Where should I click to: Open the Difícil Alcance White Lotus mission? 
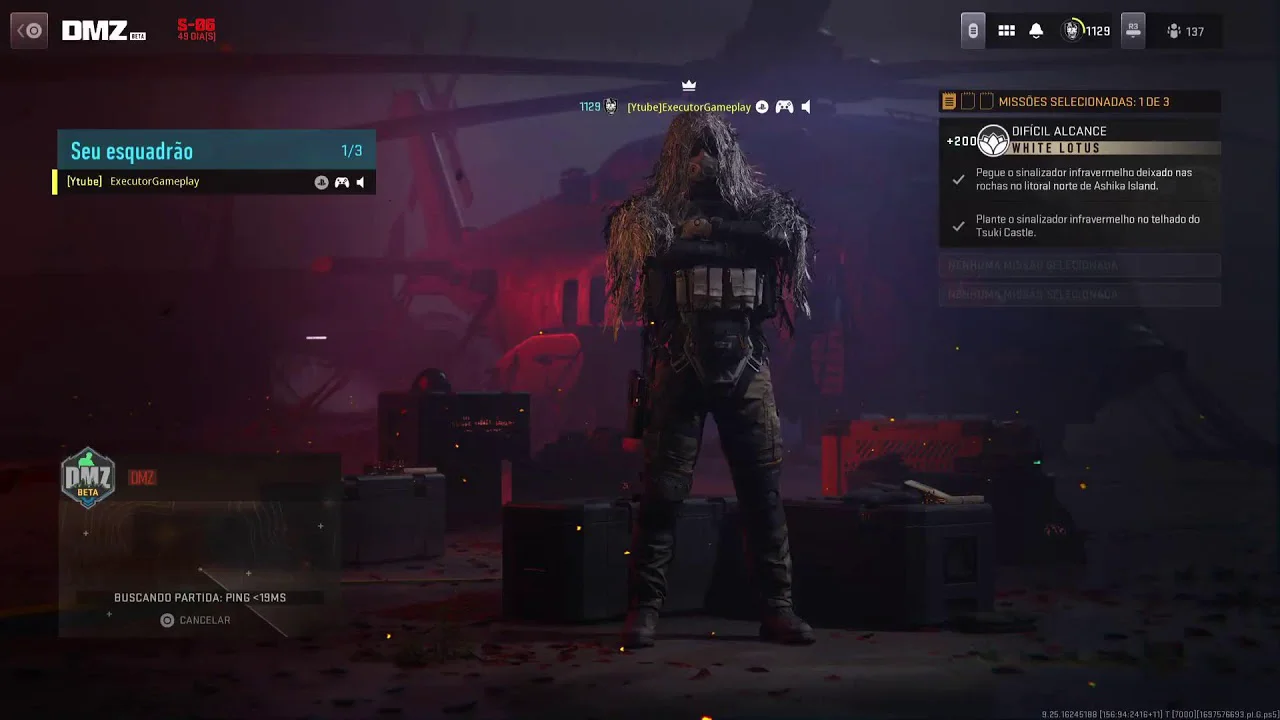(x=1080, y=140)
